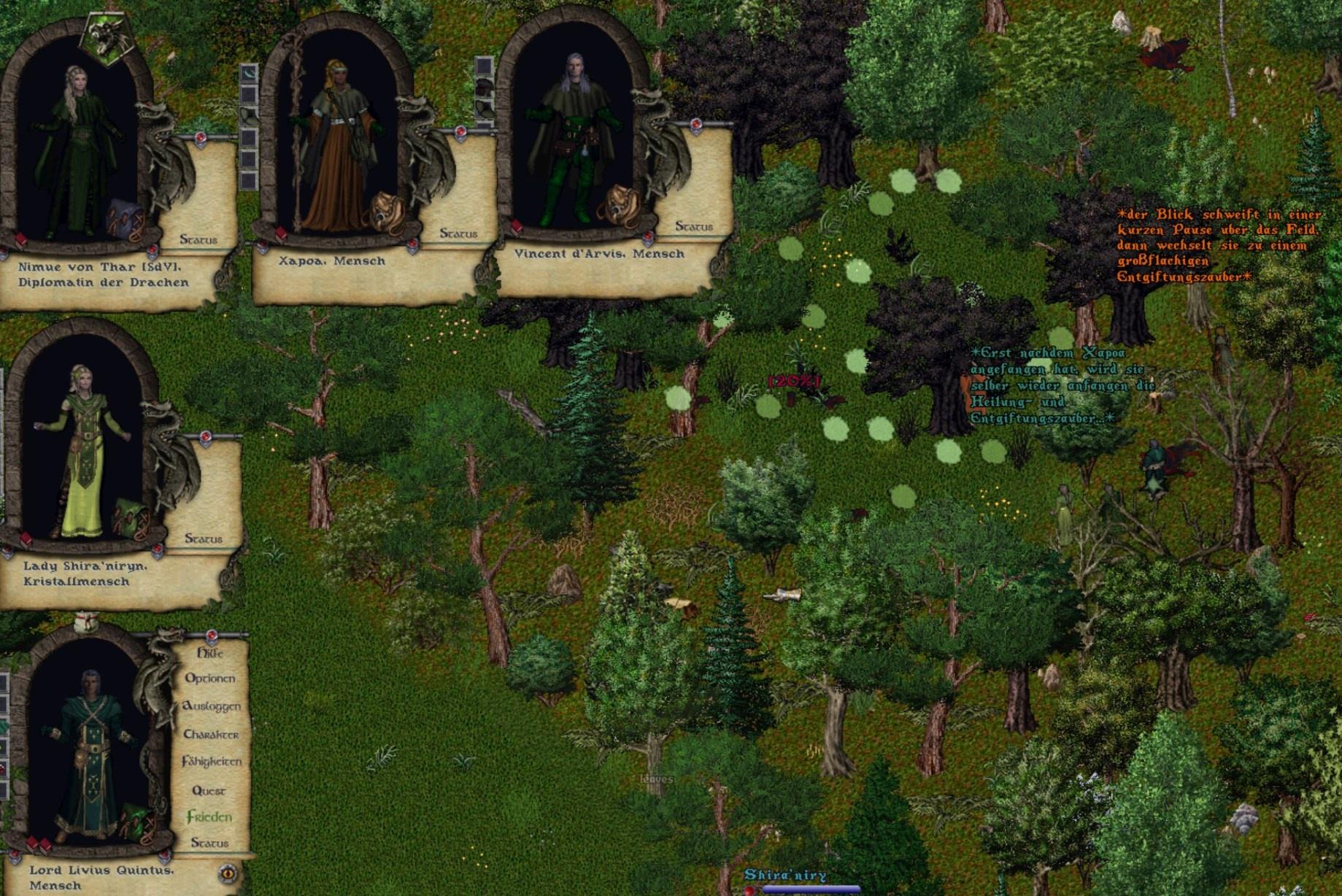Open Vincent d'Arvis's leather backpack
1342x896 pixels.
tap(617, 204)
